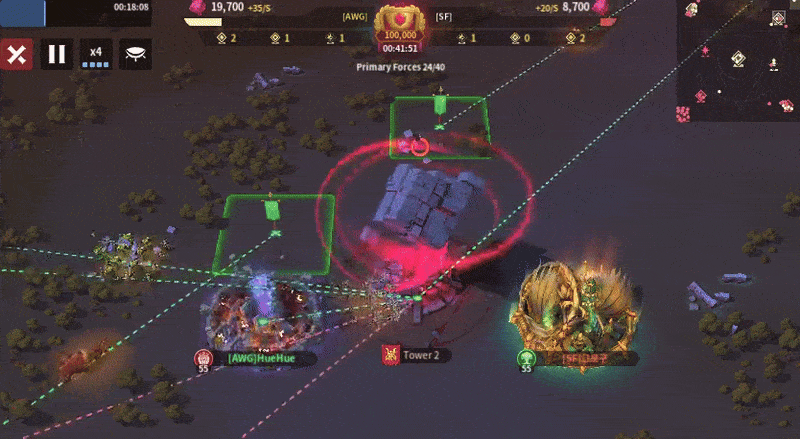This screenshot has width=800, height=439.
Task: Close the battle replay with the X button
Action: pos(16,54)
